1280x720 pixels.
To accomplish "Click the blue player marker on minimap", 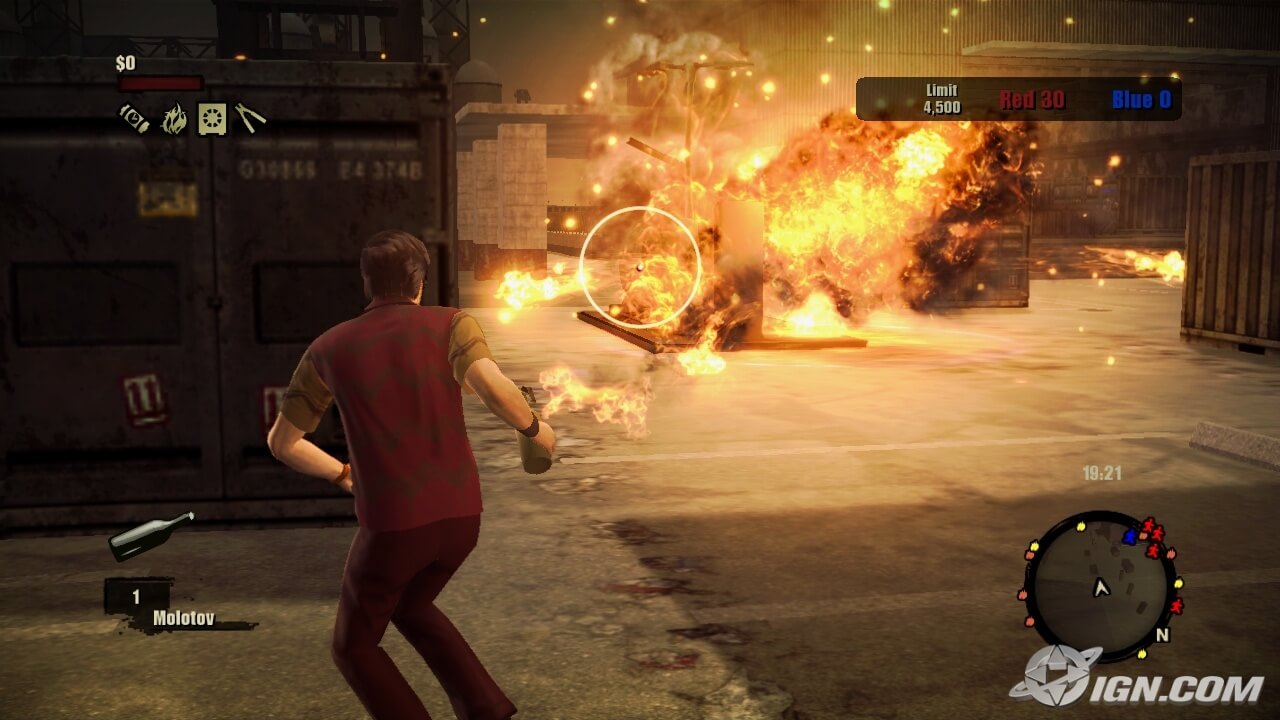I will point(1130,536).
